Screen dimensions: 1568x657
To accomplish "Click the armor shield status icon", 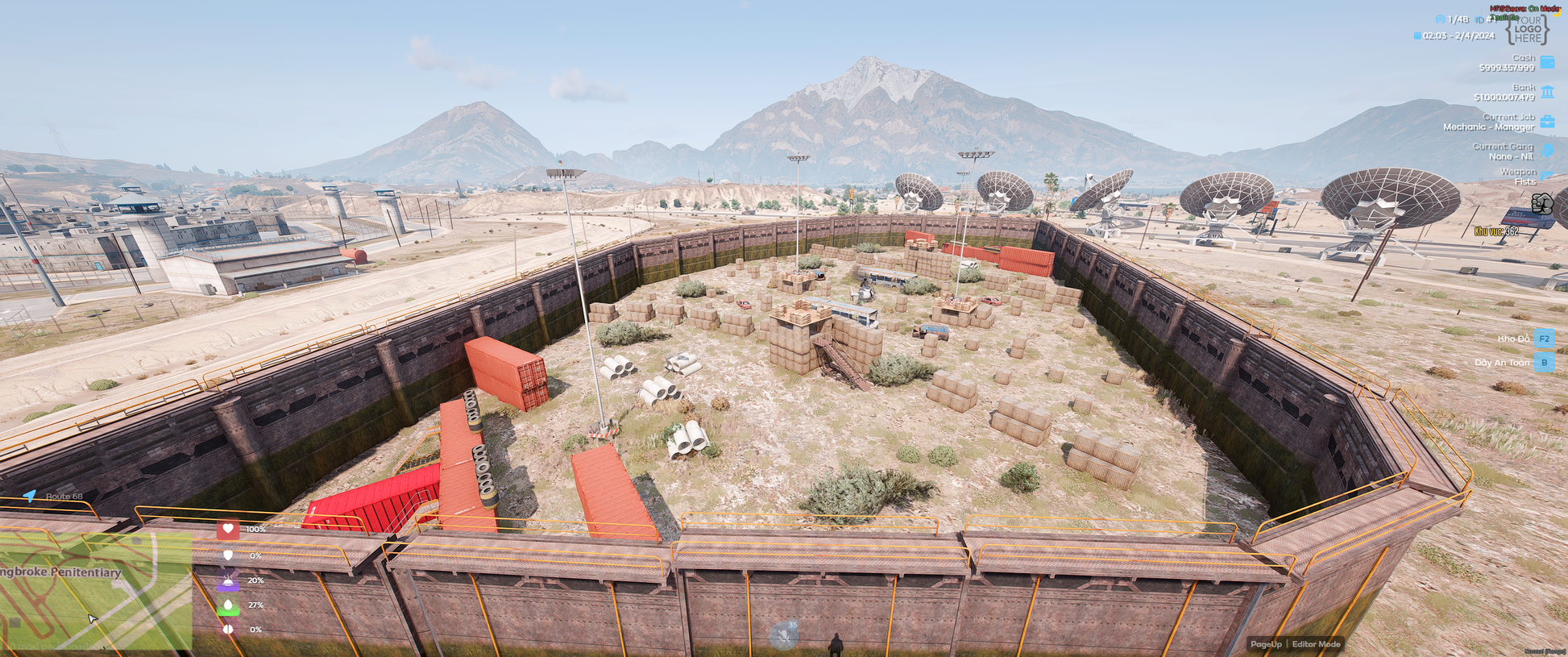I will click(x=228, y=555).
